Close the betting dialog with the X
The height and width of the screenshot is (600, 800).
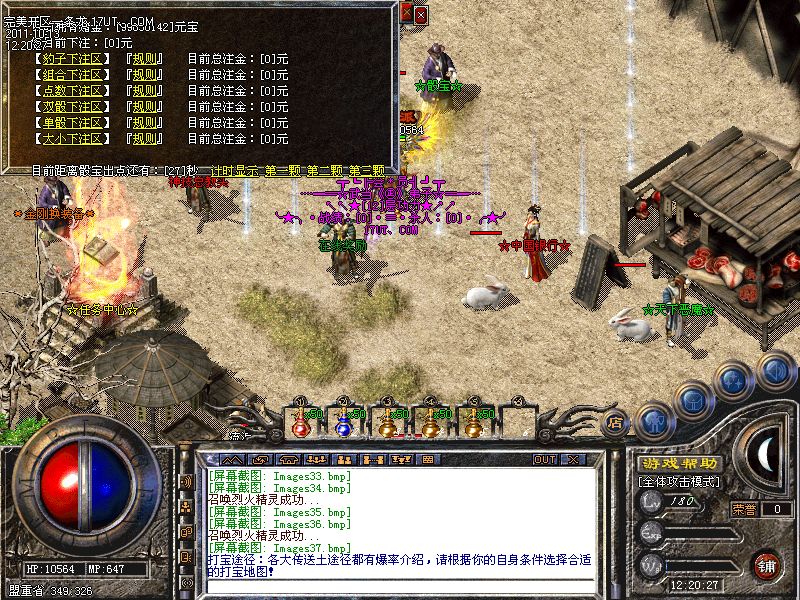420,15
